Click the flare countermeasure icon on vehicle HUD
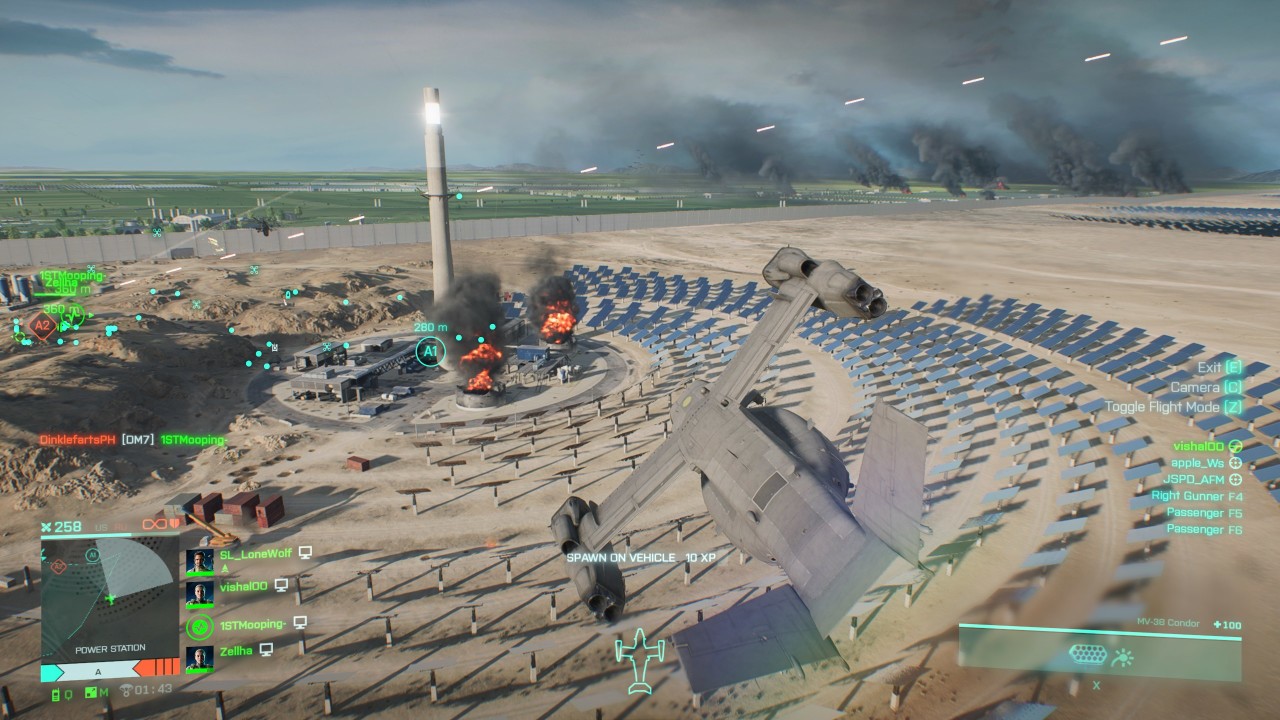Image resolution: width=1280 pixels, height=720 pixels. 1122,657
